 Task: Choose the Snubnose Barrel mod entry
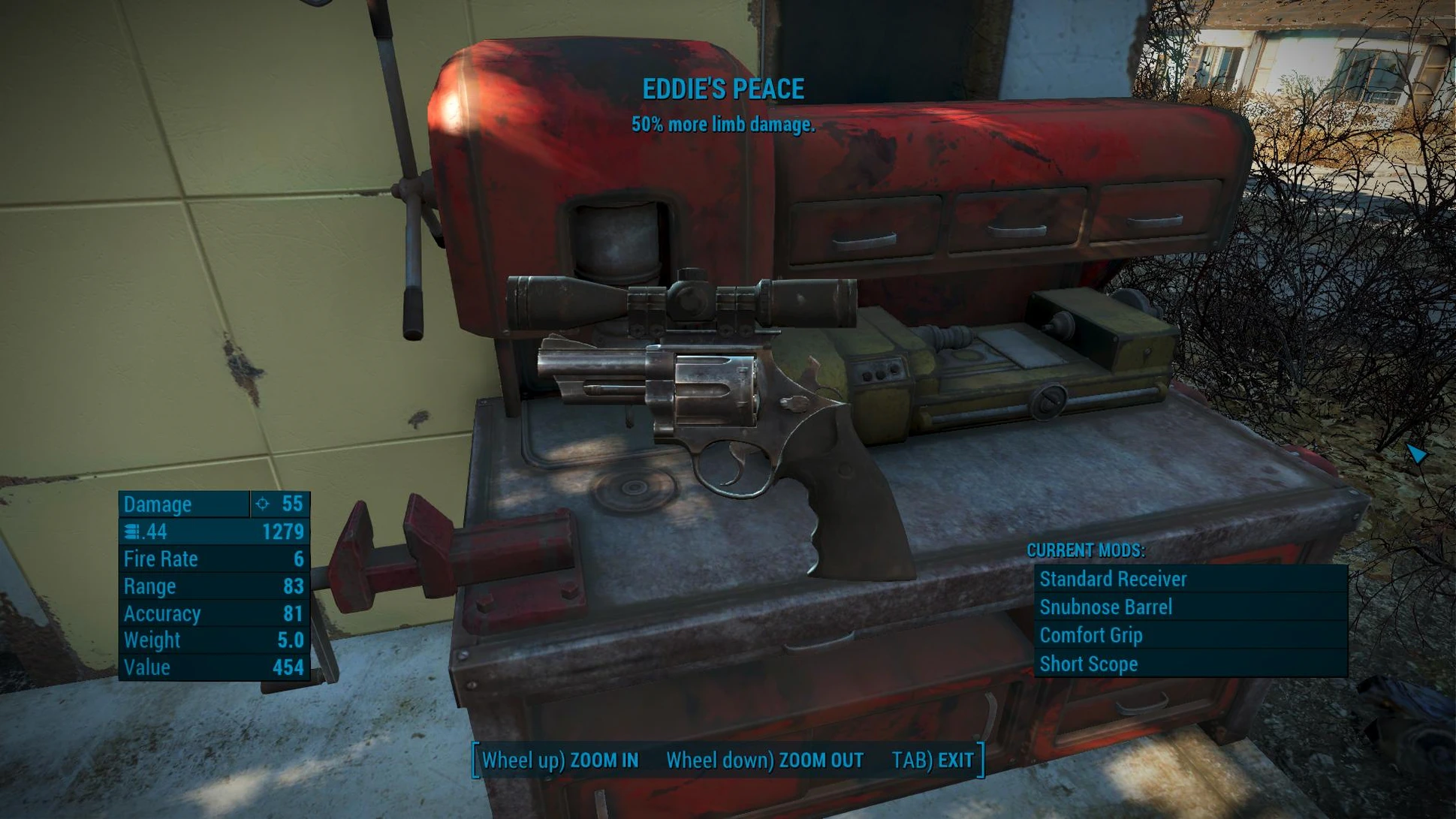(1189, 607)
